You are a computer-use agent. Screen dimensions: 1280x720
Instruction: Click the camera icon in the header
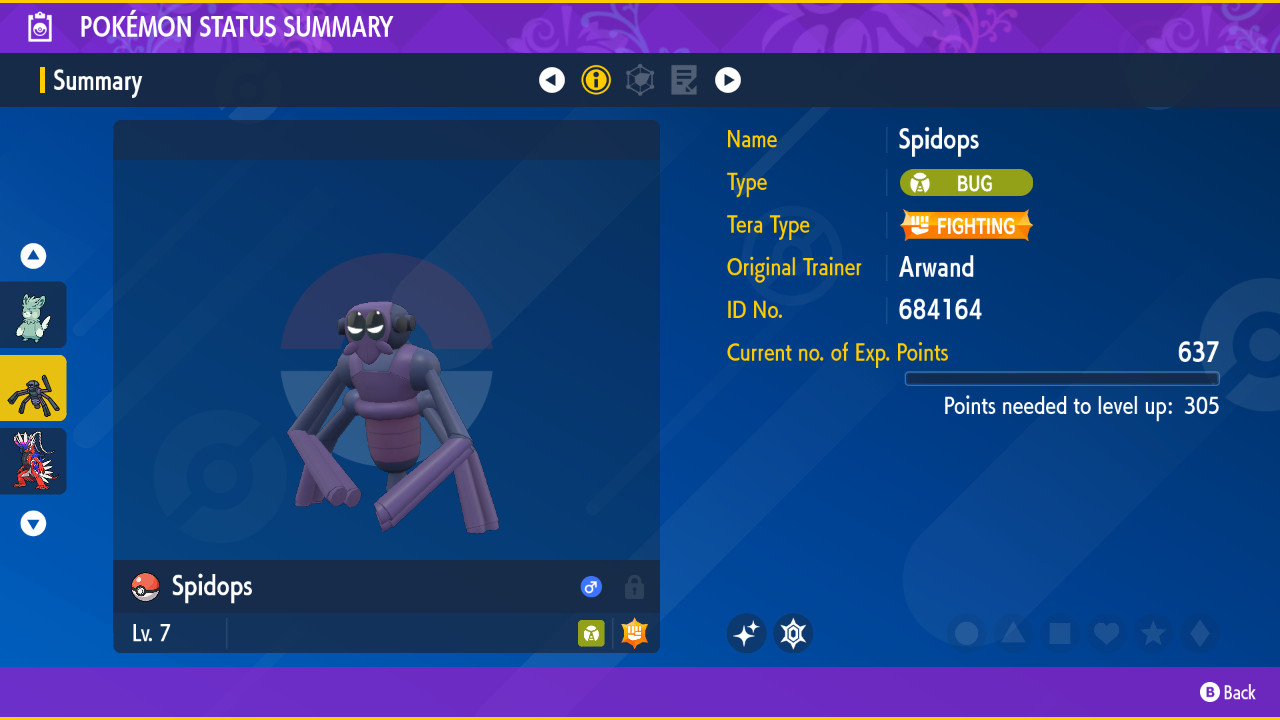click(39, 27)
